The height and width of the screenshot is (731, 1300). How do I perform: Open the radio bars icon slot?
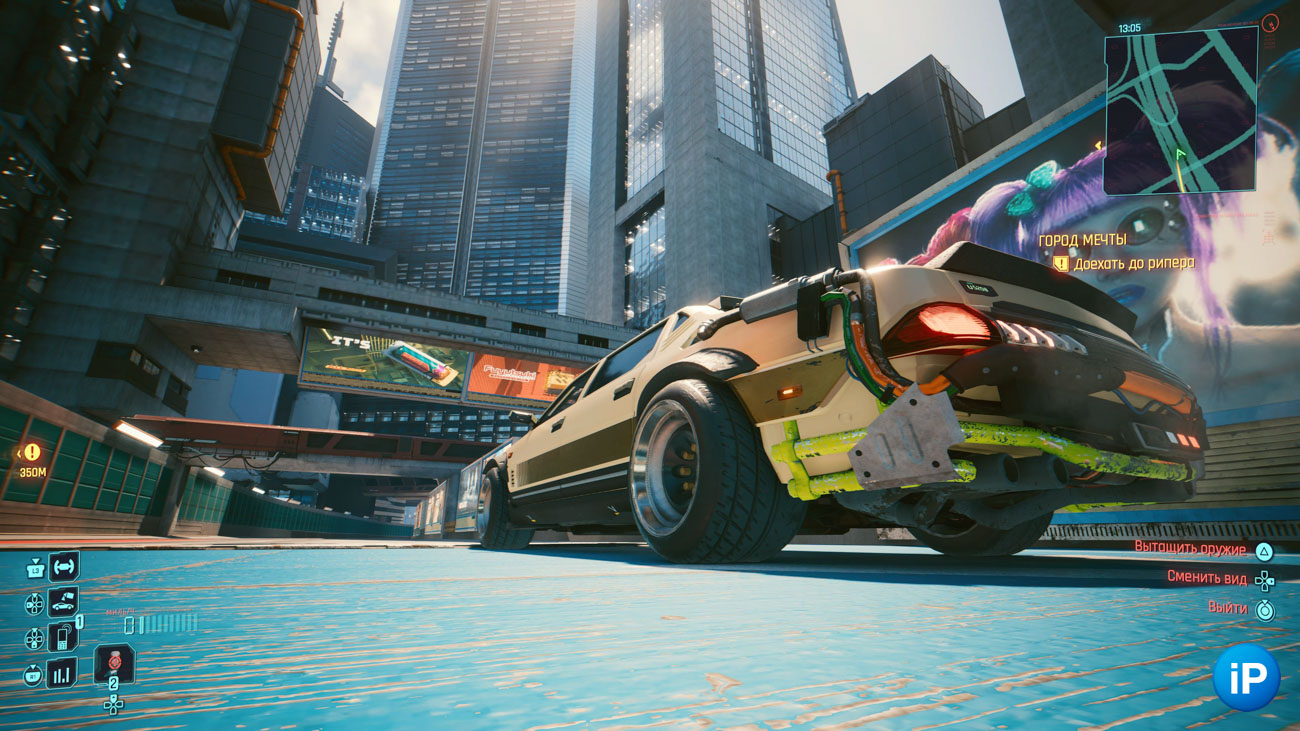(x=63, y=673)
